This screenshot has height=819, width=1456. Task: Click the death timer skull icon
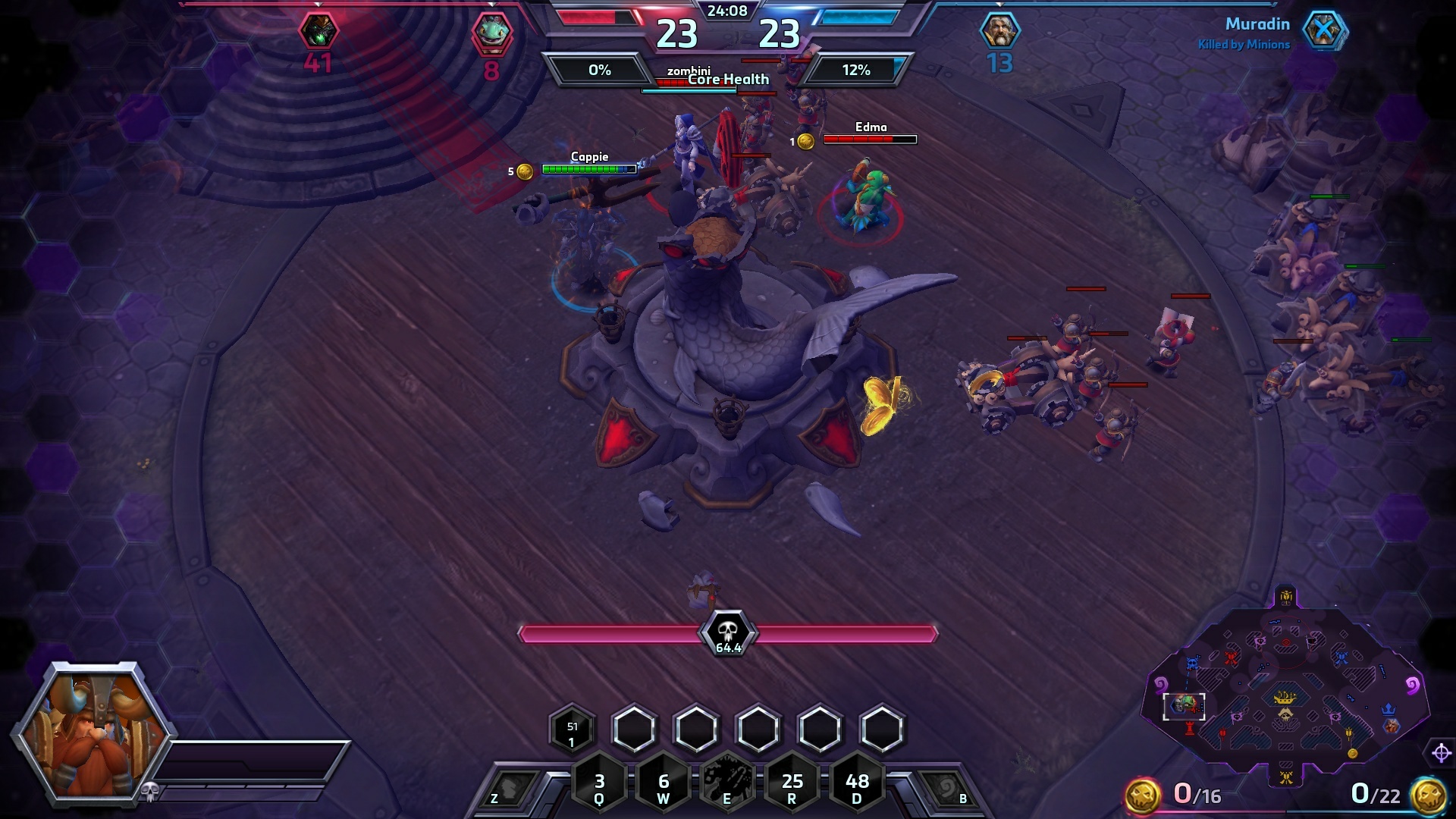pos(728,632)
